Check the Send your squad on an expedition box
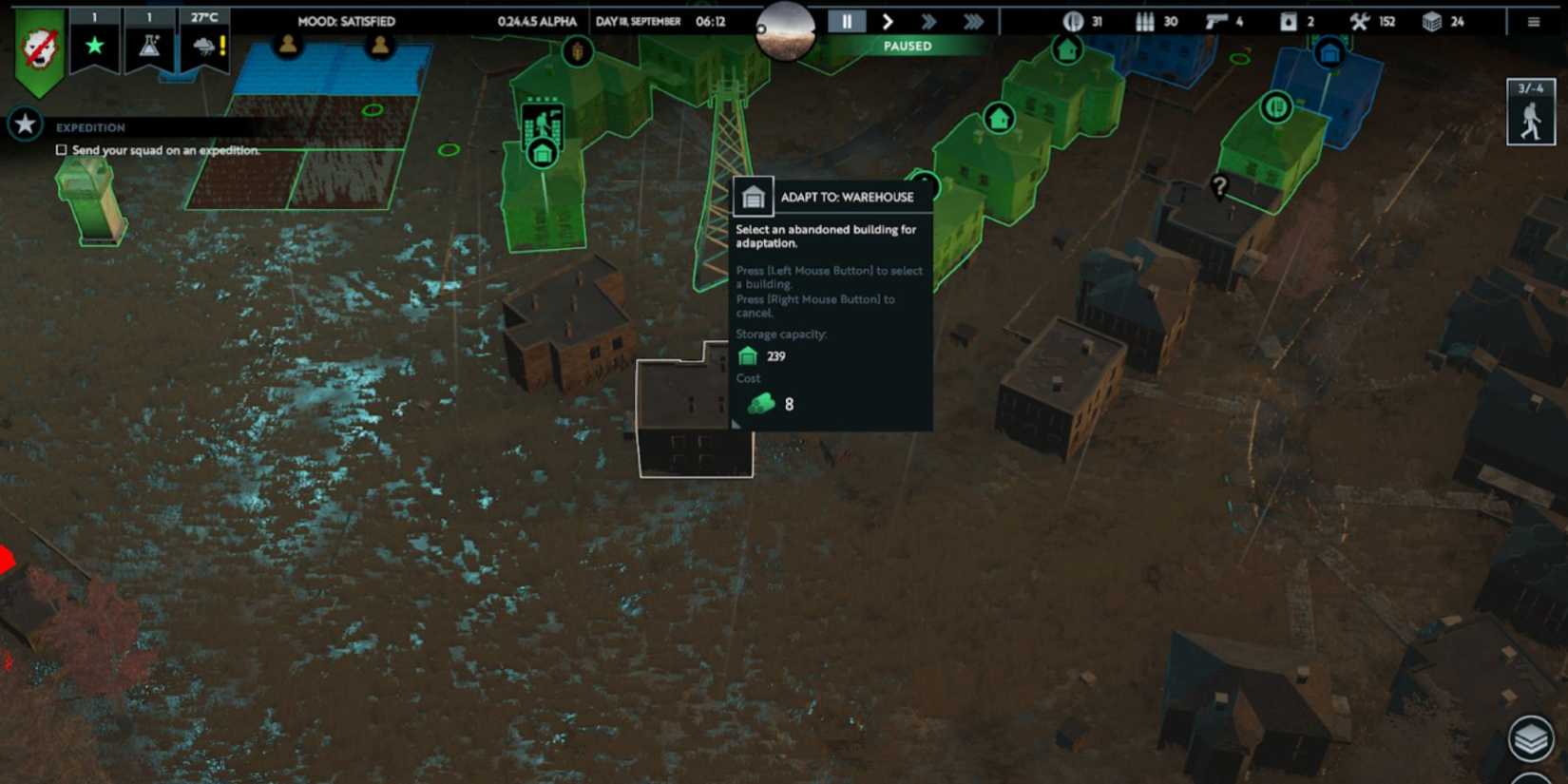The width and height of the screenshot is (1568, 784). pos(61,149)
